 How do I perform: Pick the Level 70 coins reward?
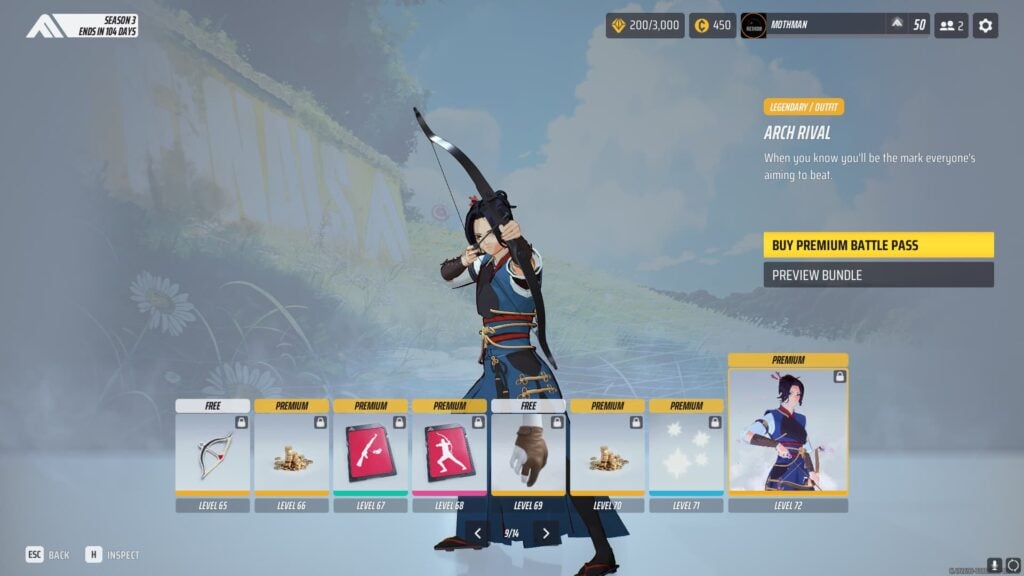[608, 453]
